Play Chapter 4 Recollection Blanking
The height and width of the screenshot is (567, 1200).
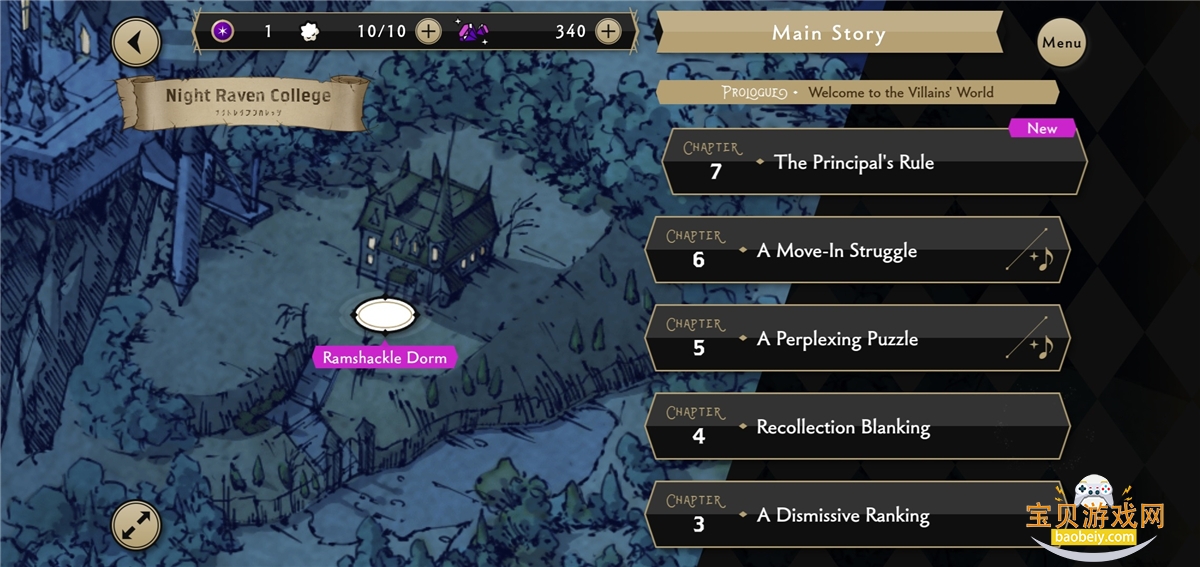[857, 427]
